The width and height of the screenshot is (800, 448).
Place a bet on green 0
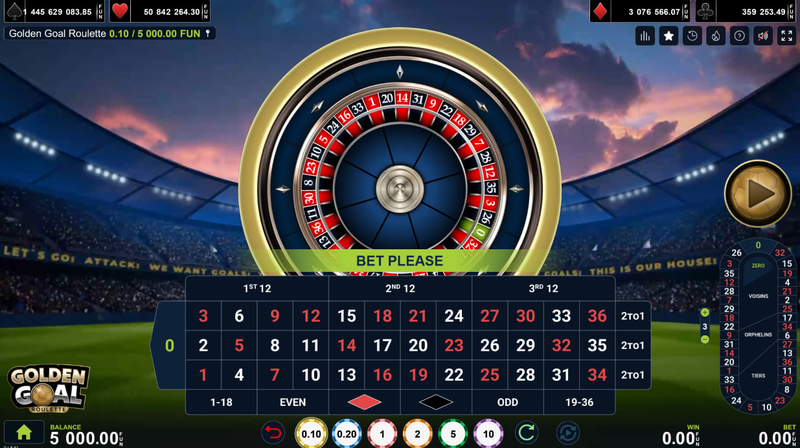coord(169,345)
